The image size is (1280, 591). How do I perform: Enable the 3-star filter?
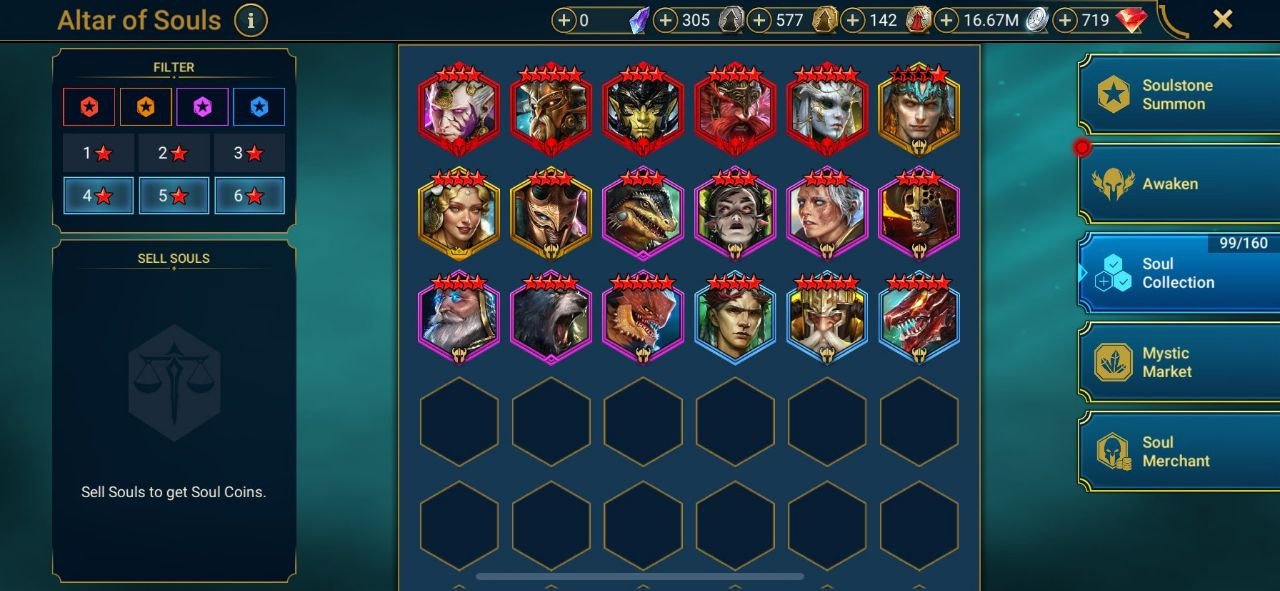[249, 153]
